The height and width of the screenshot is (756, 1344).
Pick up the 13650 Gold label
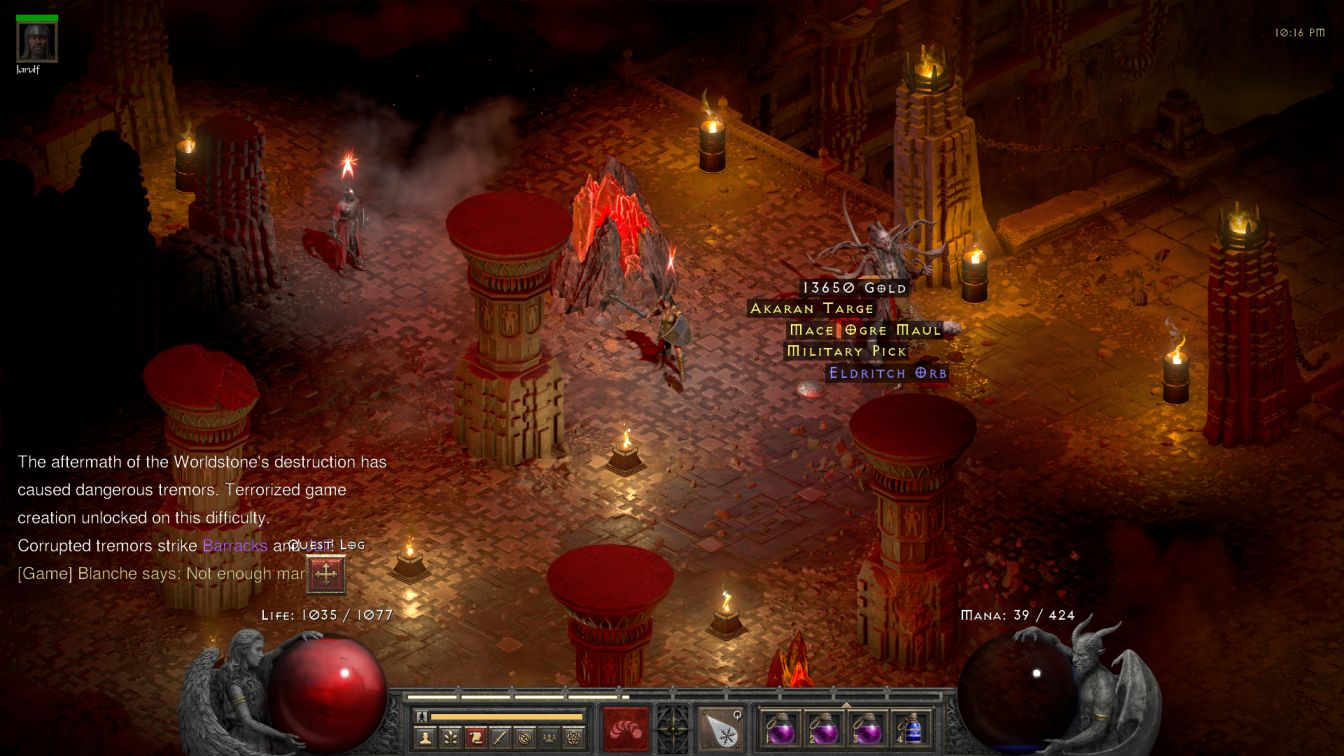(x=853, y=288)
